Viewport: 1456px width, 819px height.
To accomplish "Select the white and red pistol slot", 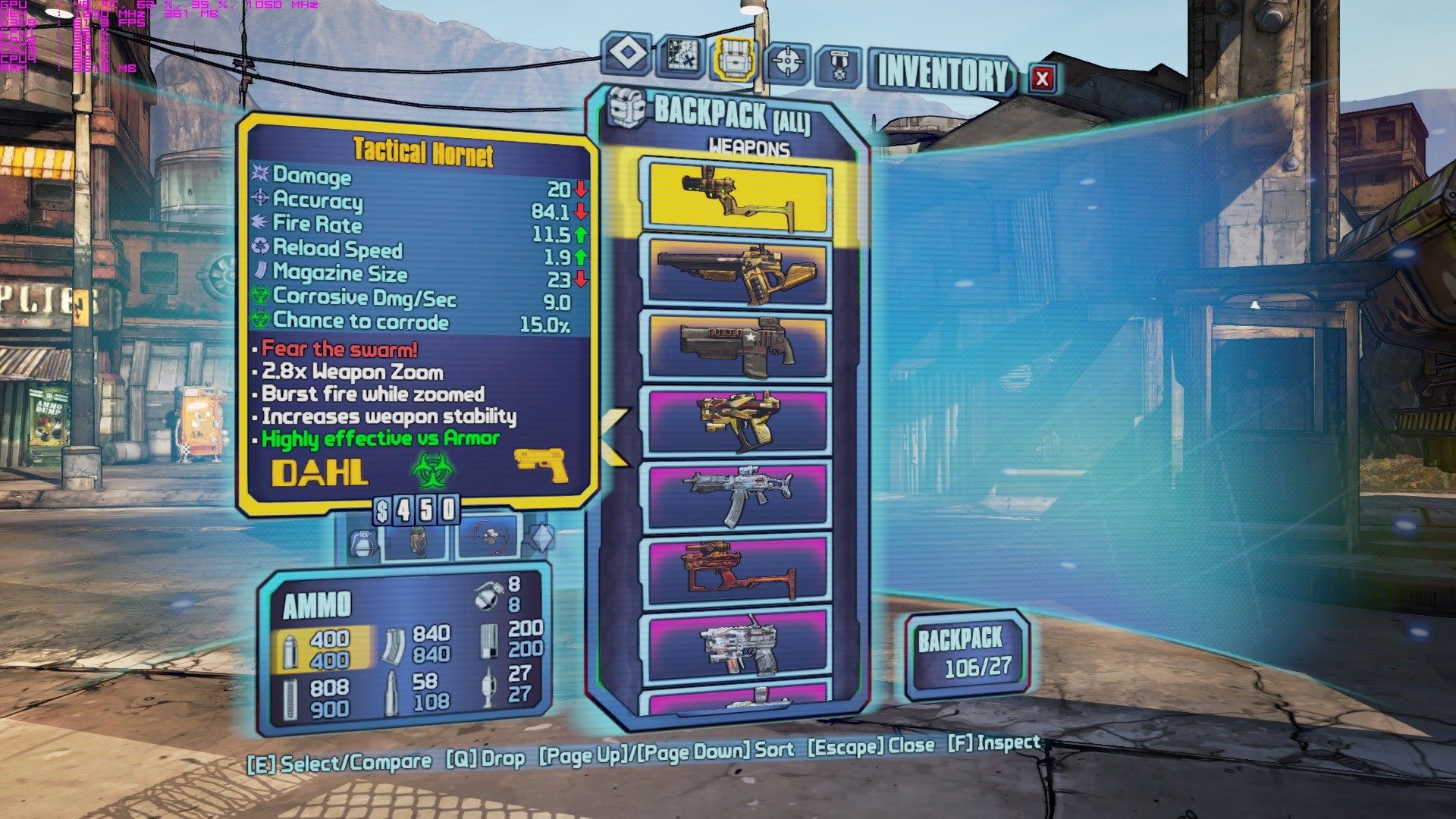I will 737,645.
